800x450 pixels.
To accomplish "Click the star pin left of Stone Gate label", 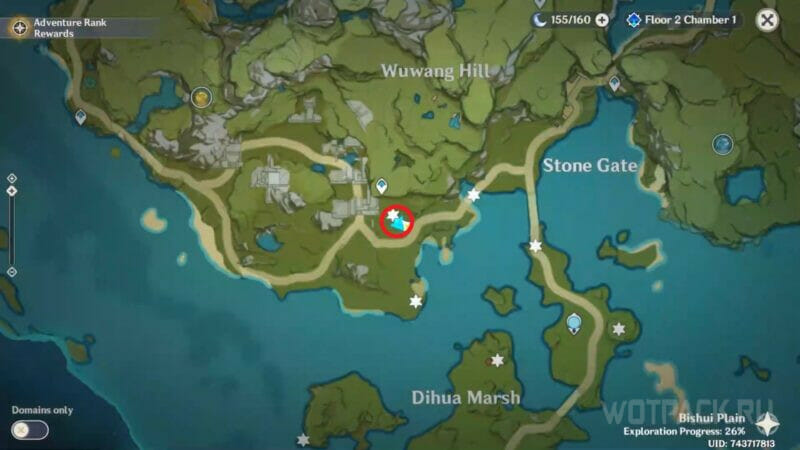I will [x=474, y=195].
